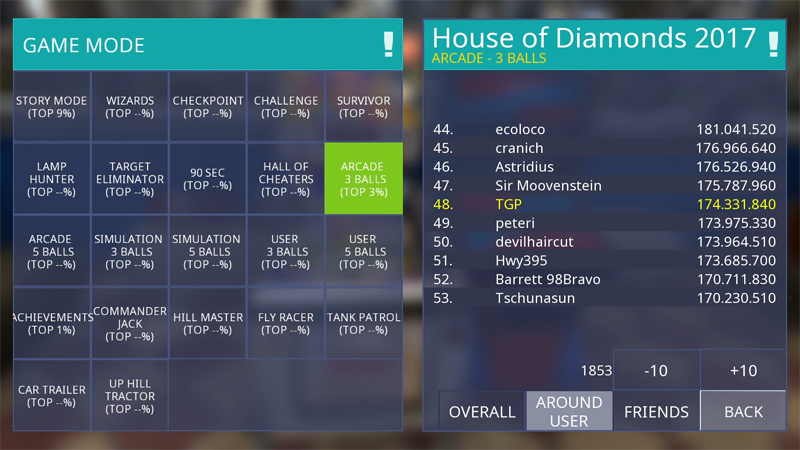Choose Target Eliminator mode
The height and width of the screenshot is (450, 800).
(130, 179)
